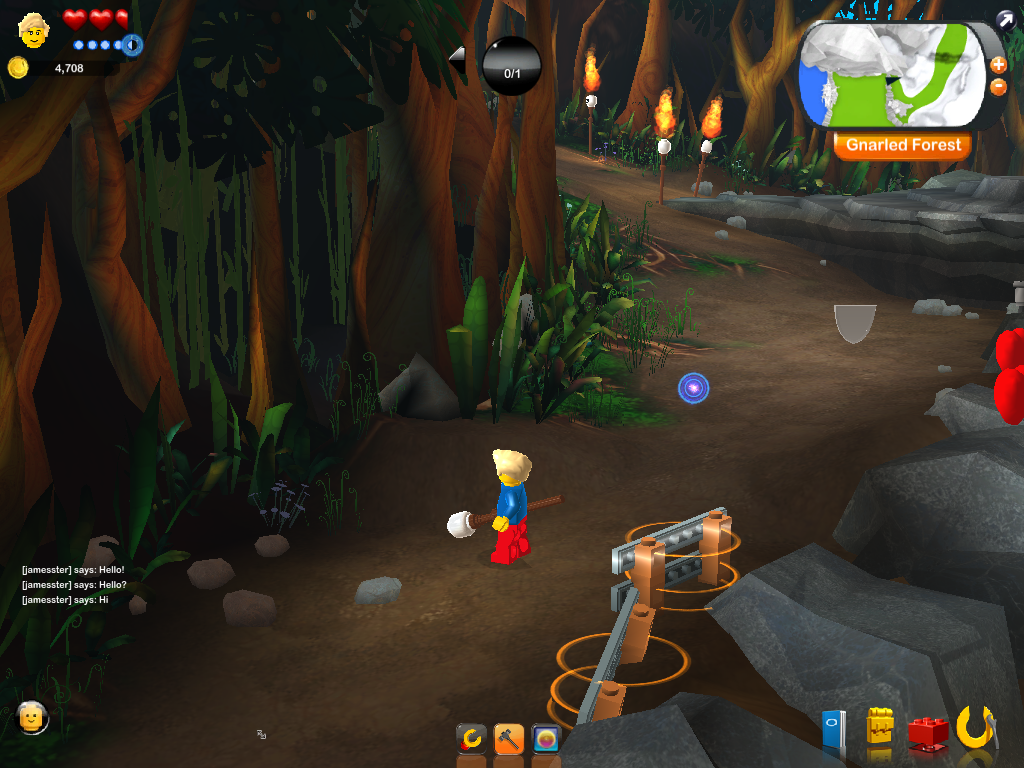Select the hammer hotbar slot
Viewport: 1024px width, 768px height.
coord(509,739)
